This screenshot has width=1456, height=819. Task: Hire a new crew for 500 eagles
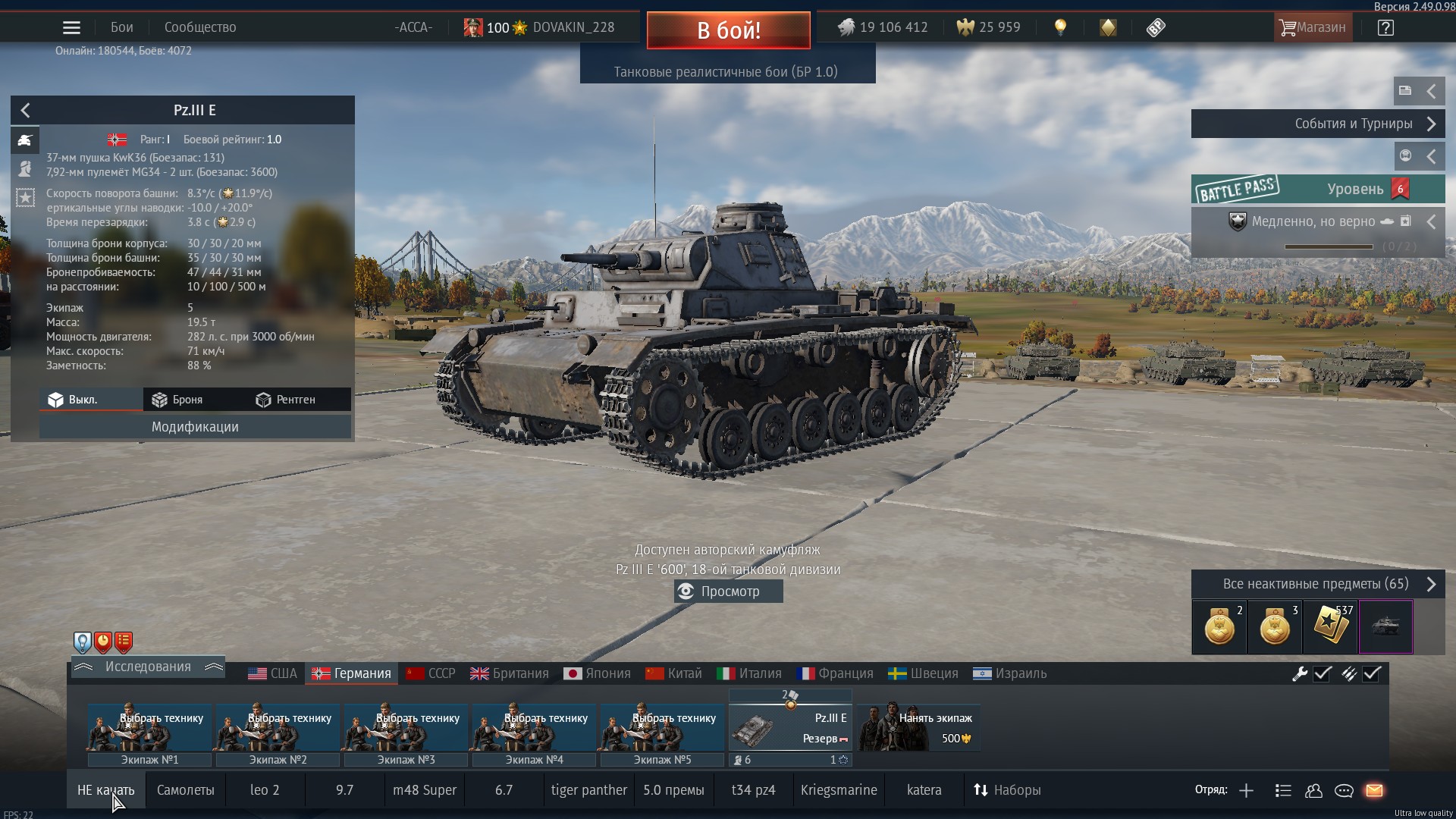pyautogui.click(x=919, y=728)
